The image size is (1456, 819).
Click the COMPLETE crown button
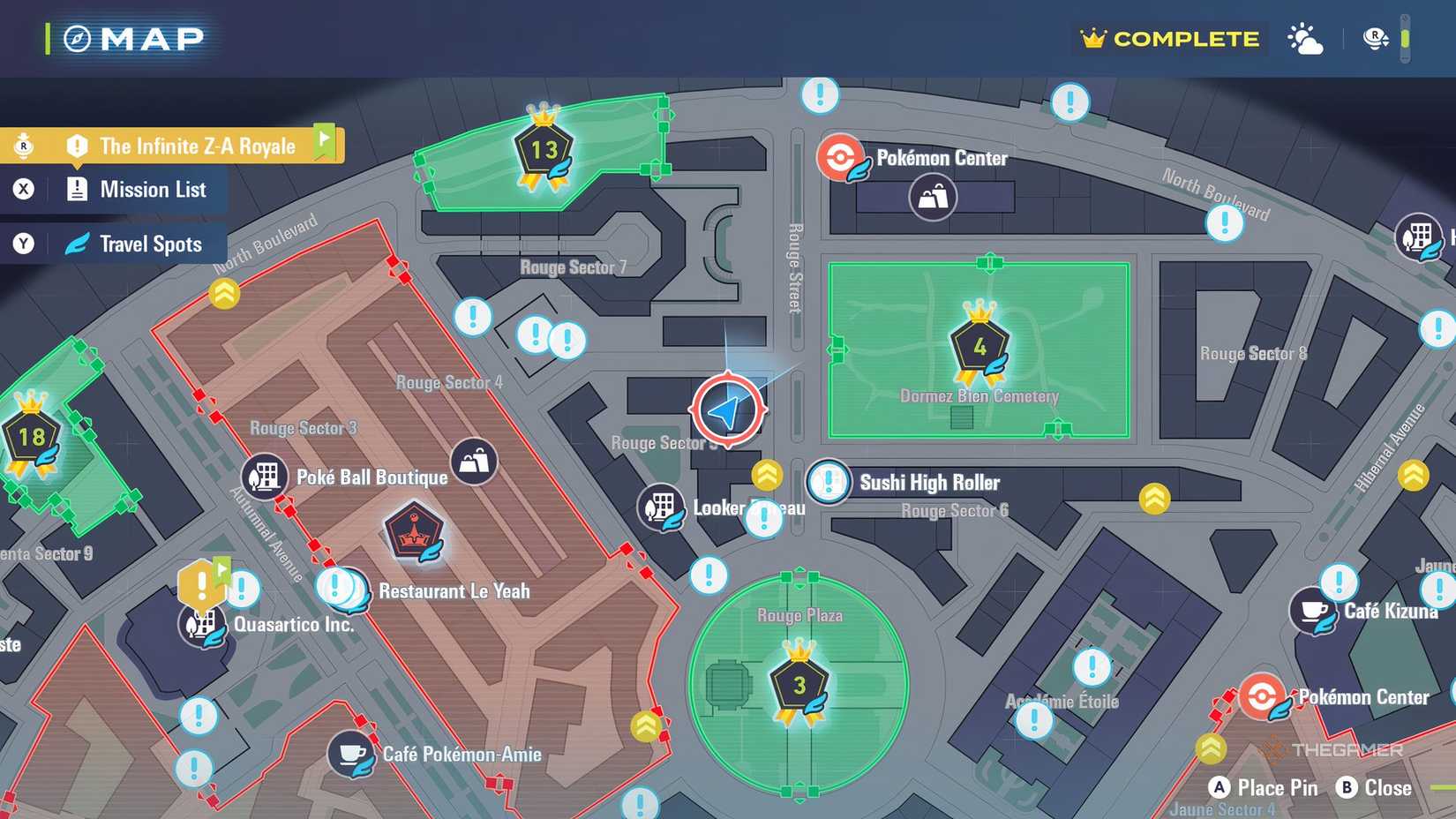(1169, 39)
